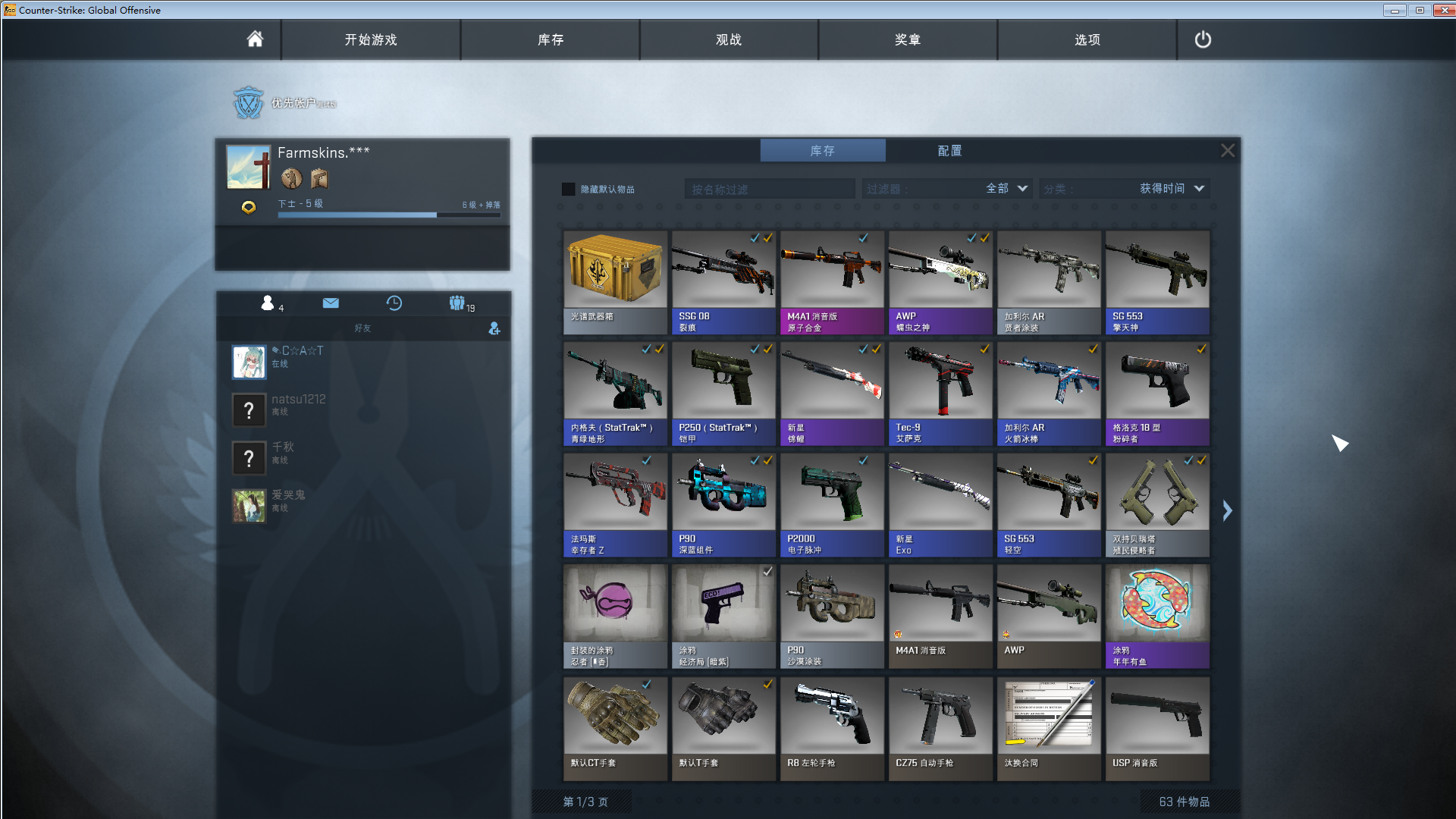This screenshot has height=819, width=1456.
Task: Toggle the checkmark on the SSG 08 裂痕 item
Action: (x=753, y=237)
